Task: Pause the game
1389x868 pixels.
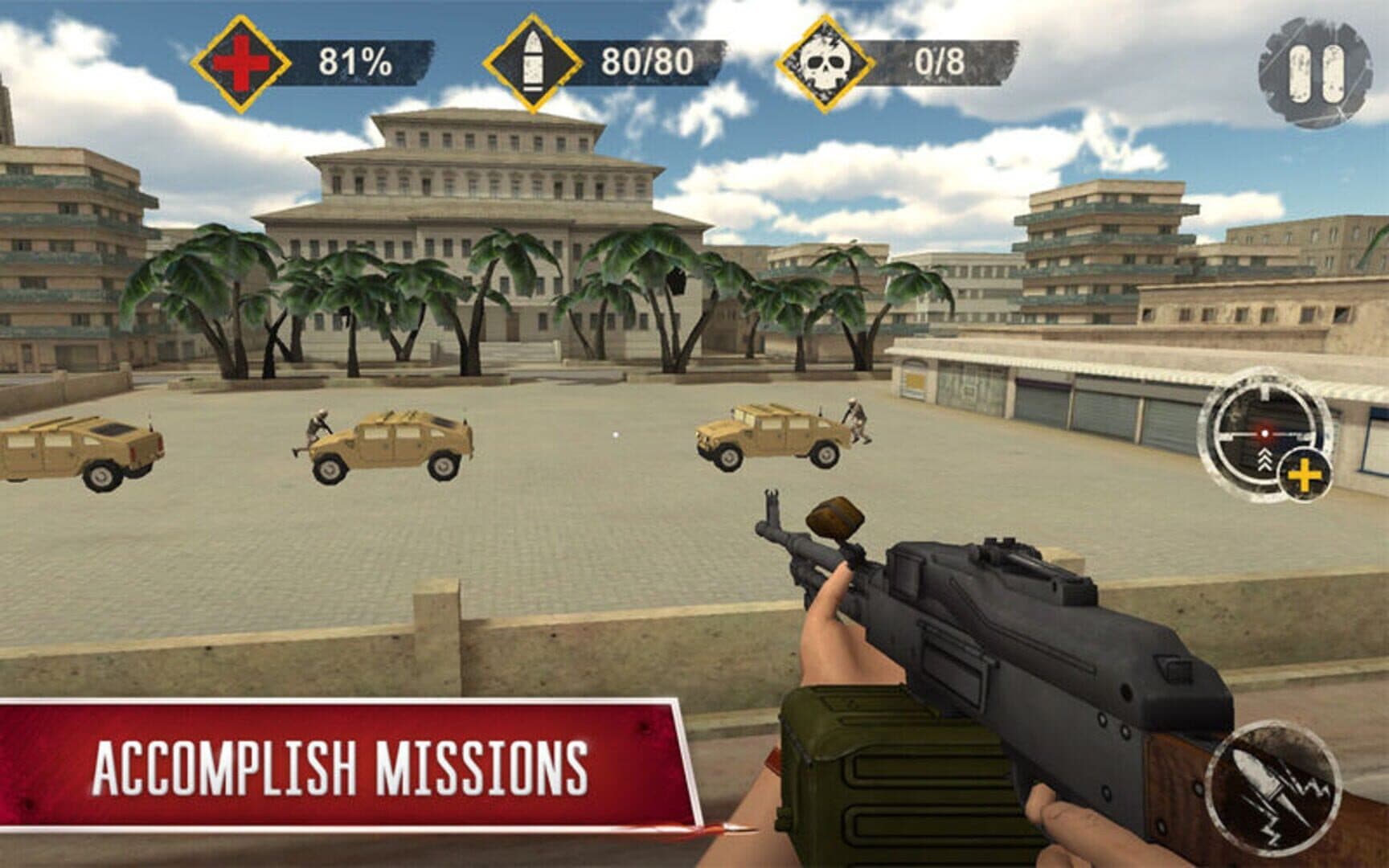Action: (x=1315, y=73)
